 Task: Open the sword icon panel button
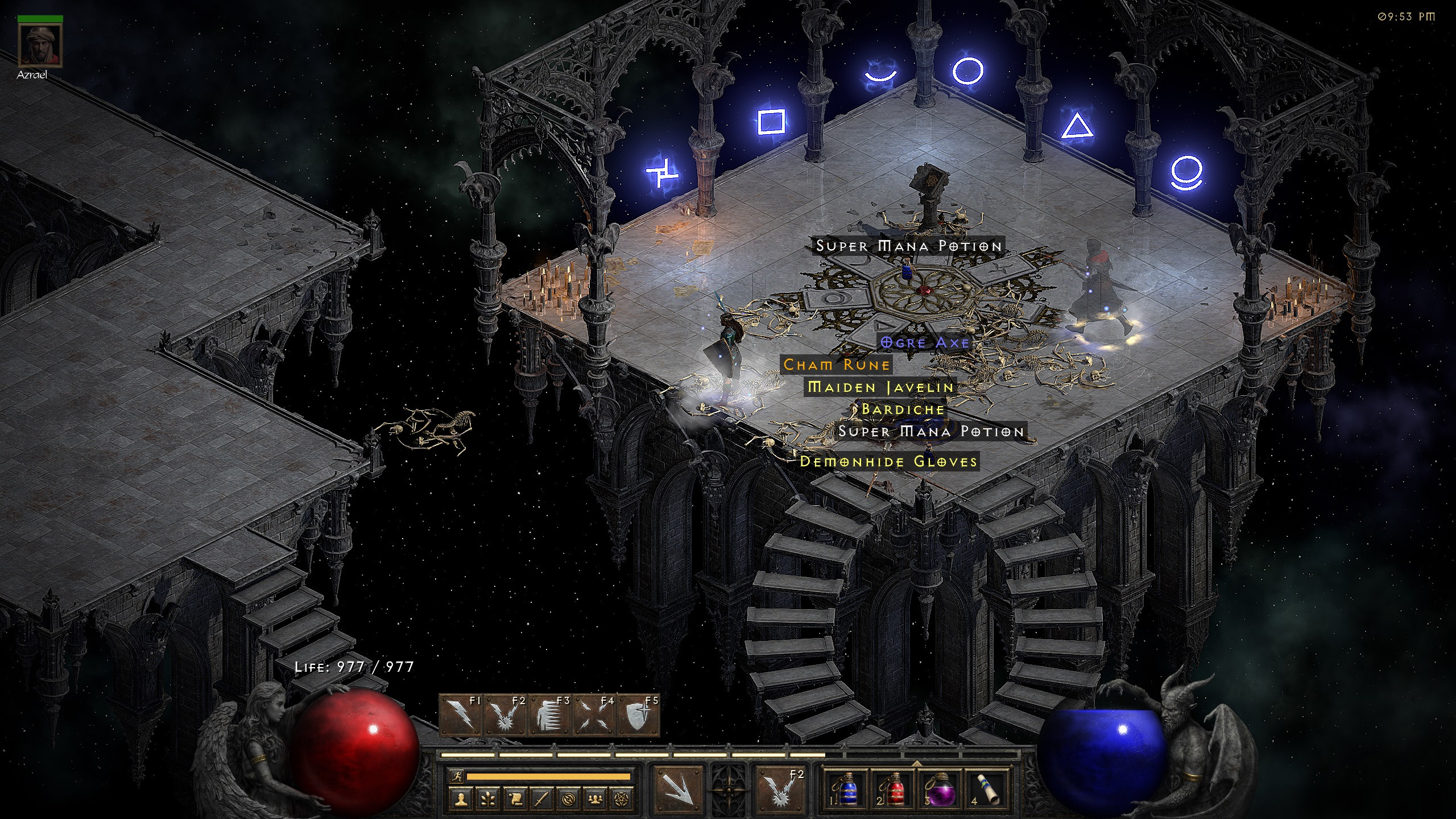coord(542,800)
